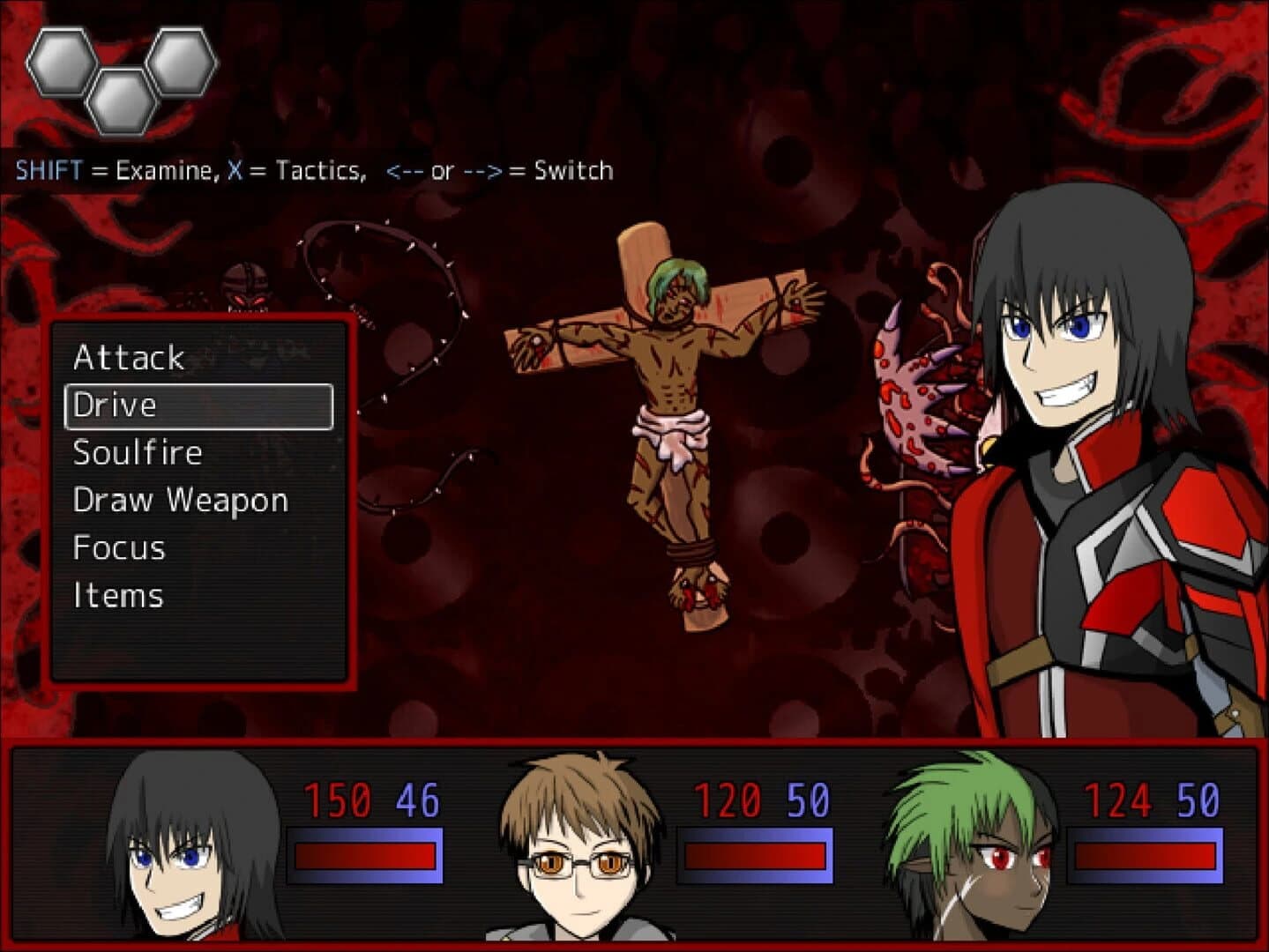Click the first hero's red HP bar
Viewport: 1269px width, 952px height.
[364, 855]
